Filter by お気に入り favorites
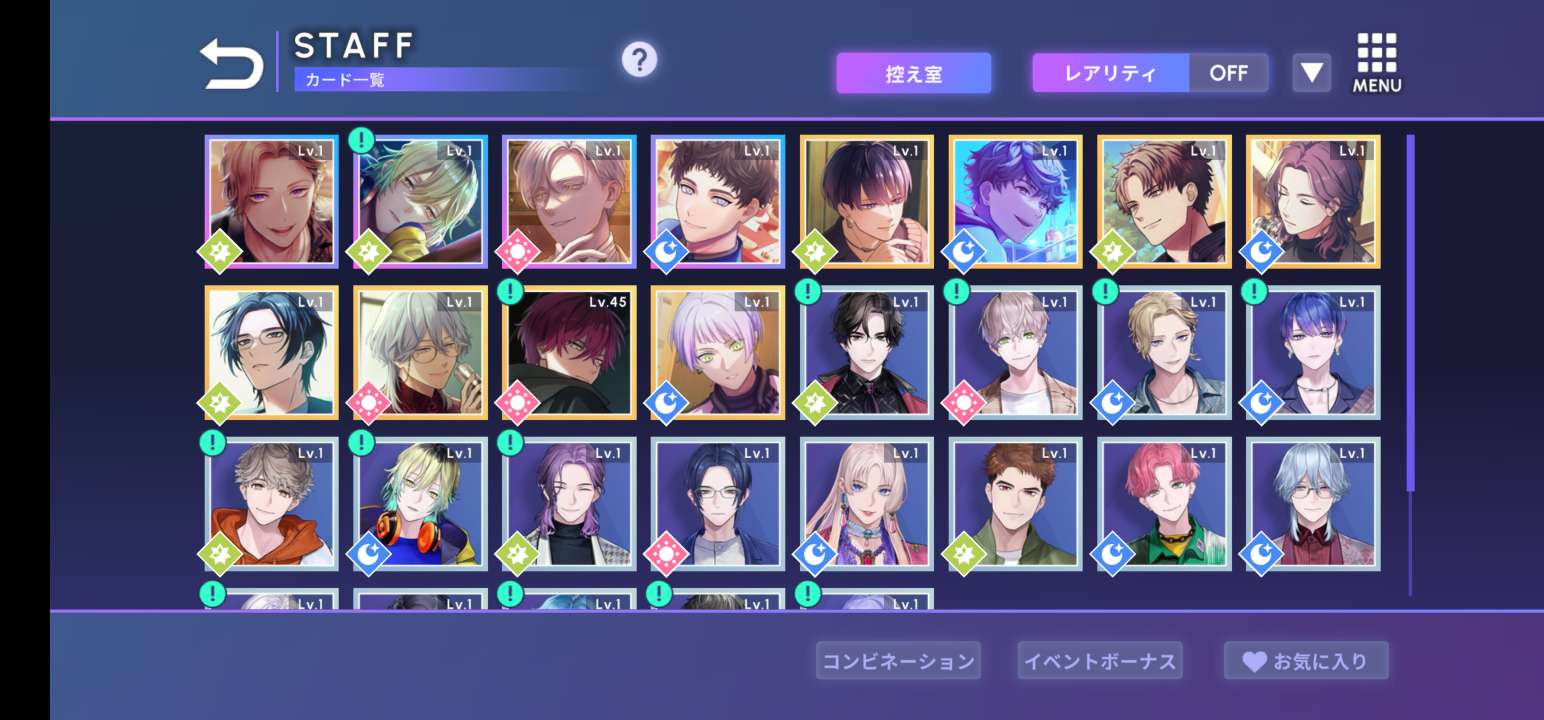The width and height of the screenshot is (1544, 720). point(1305,661)
